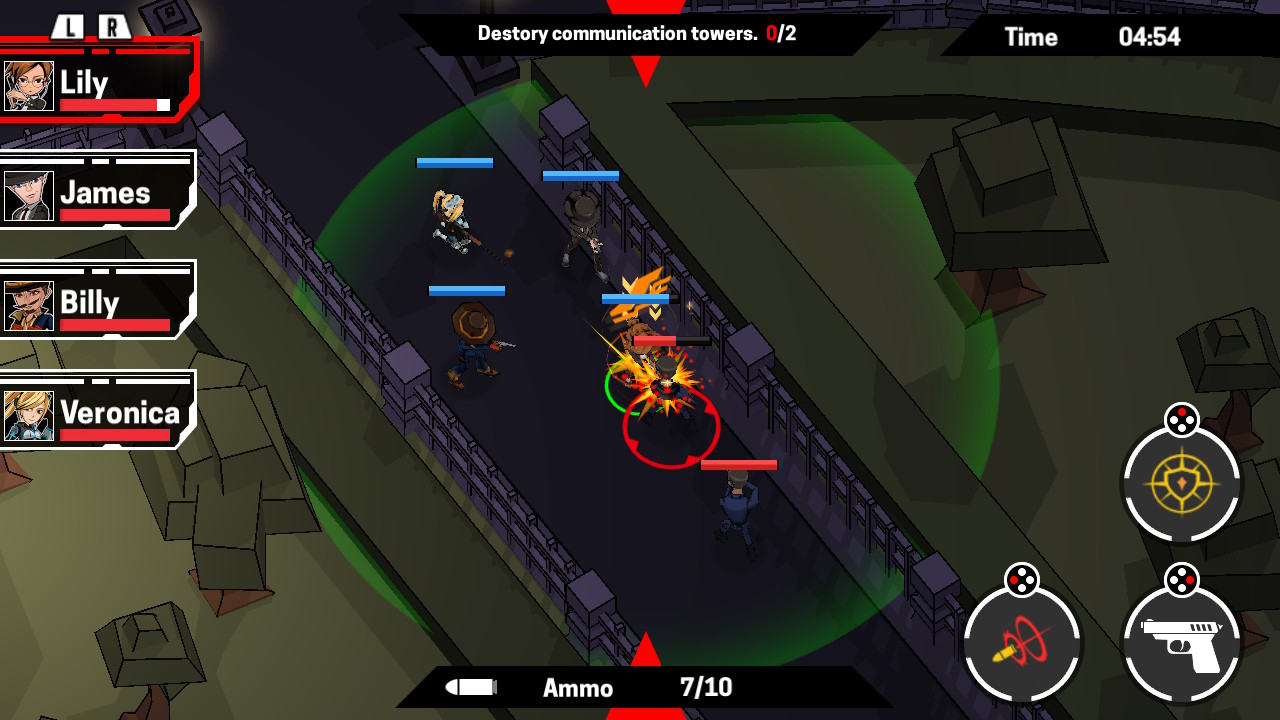Click the bullet icon beside the Ammo label
Viewport: 1280px width, 720px height.
(x=470, y=687)
